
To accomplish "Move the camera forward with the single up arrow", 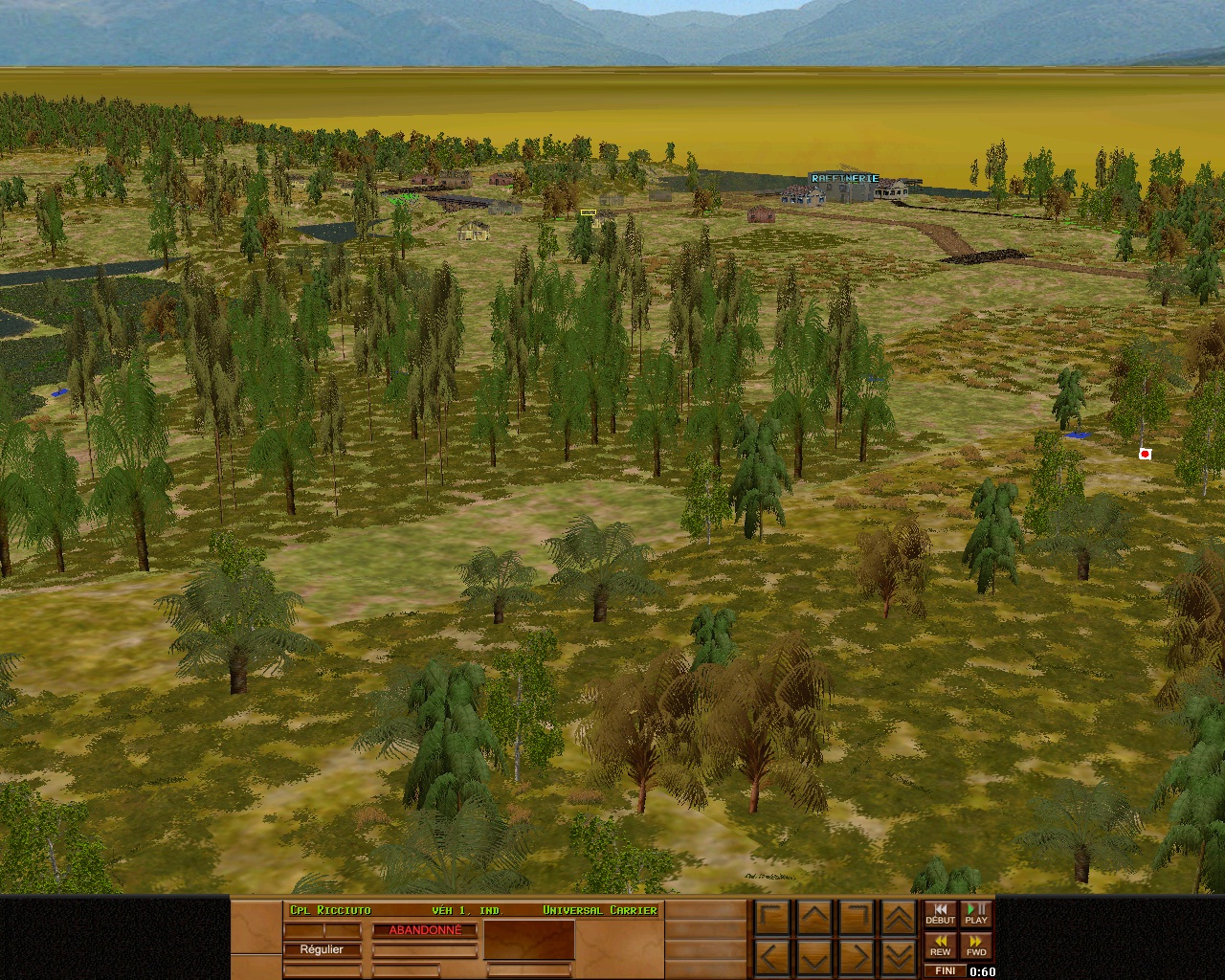I will (x=814, y=918).
